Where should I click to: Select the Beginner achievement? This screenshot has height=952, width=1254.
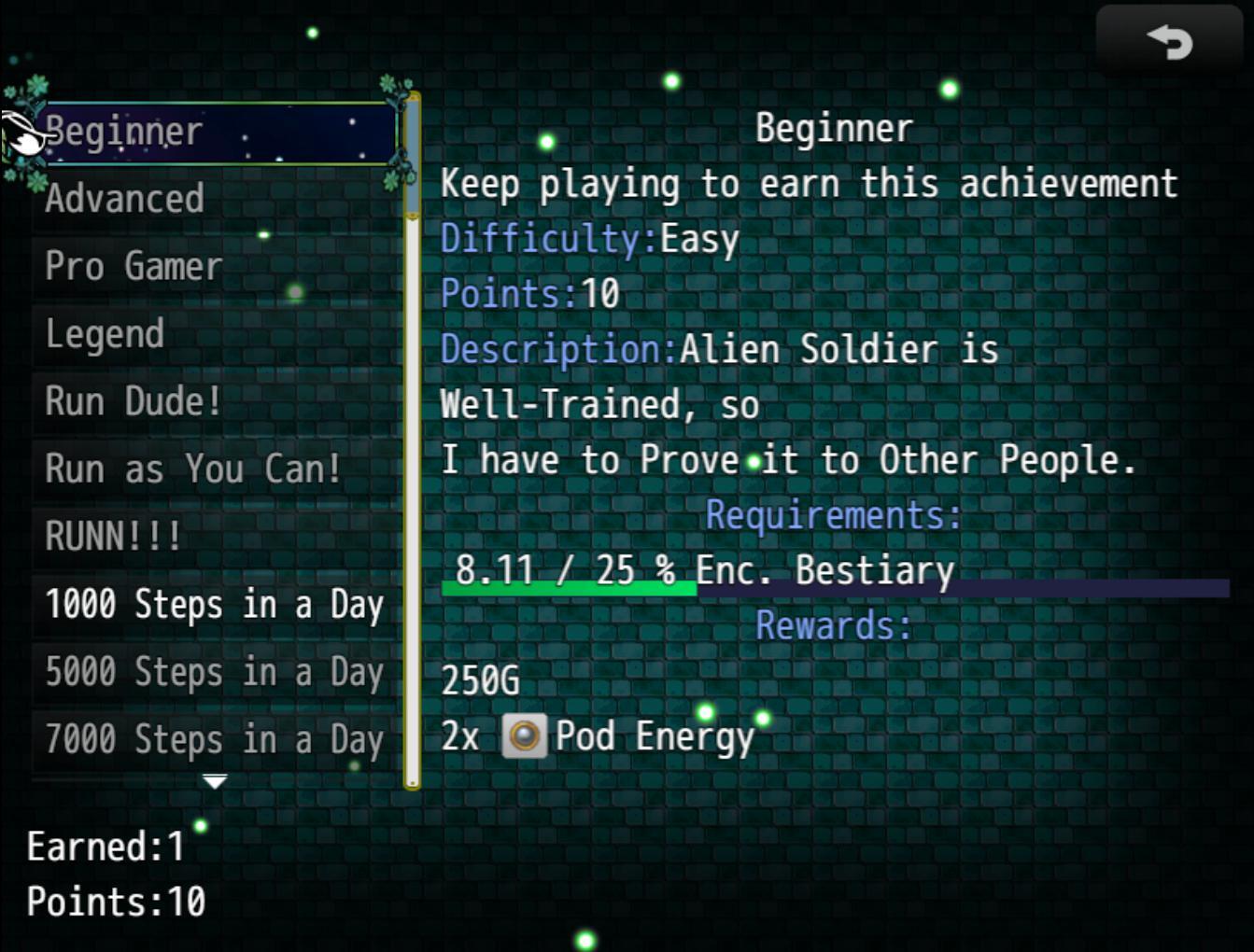(217, 133)
